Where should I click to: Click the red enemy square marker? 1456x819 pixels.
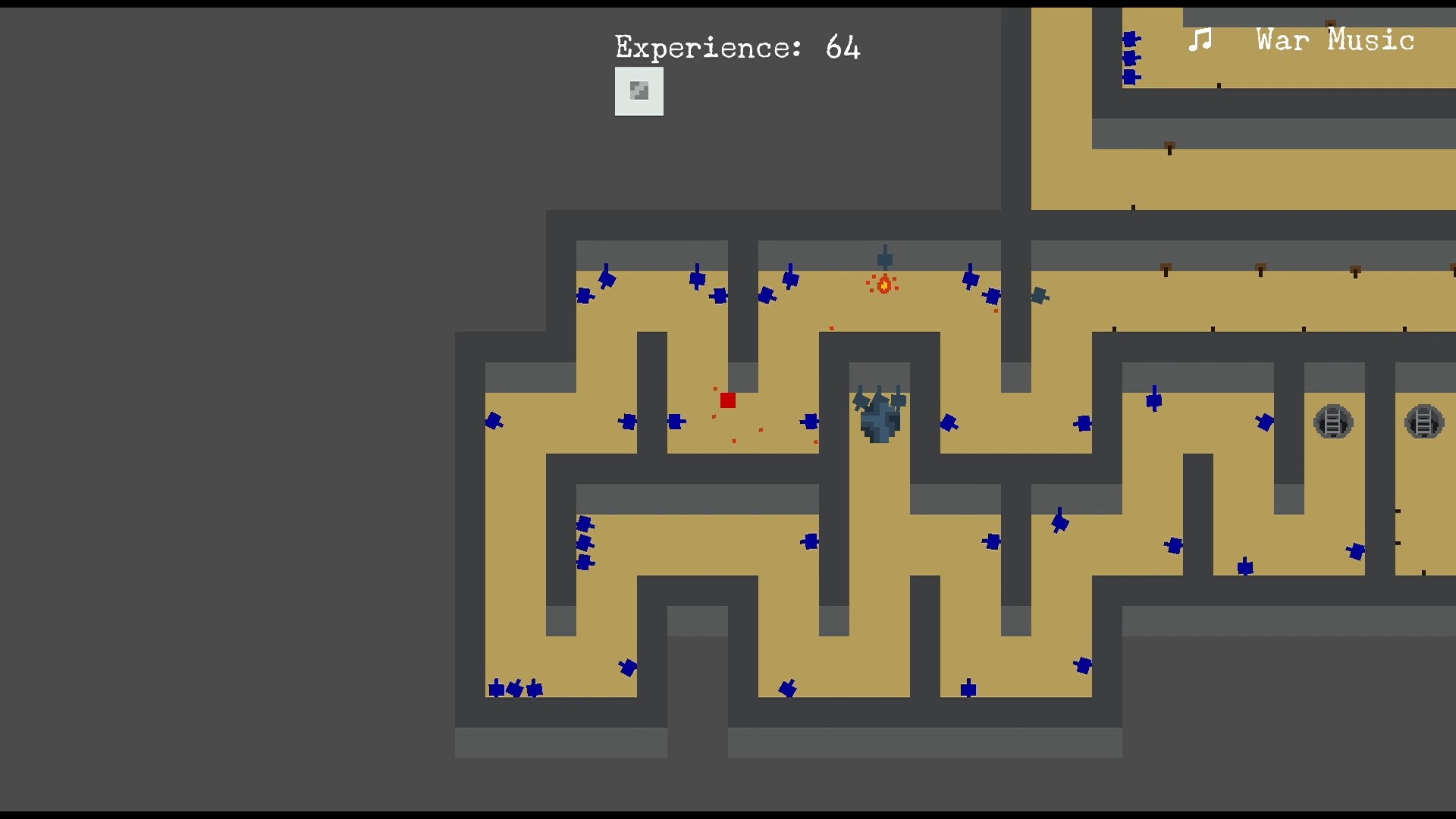point(728,400)
